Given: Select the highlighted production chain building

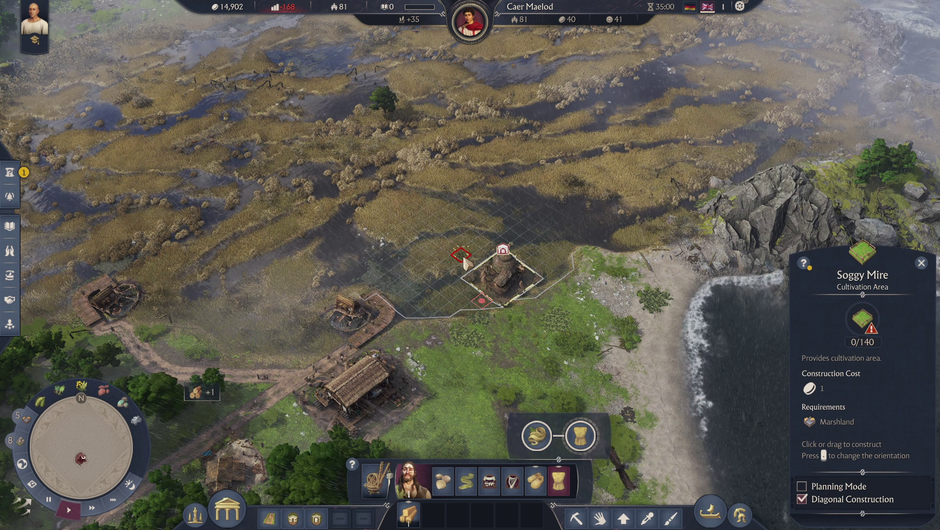Looking at the screenshot, I should point(559,481).
